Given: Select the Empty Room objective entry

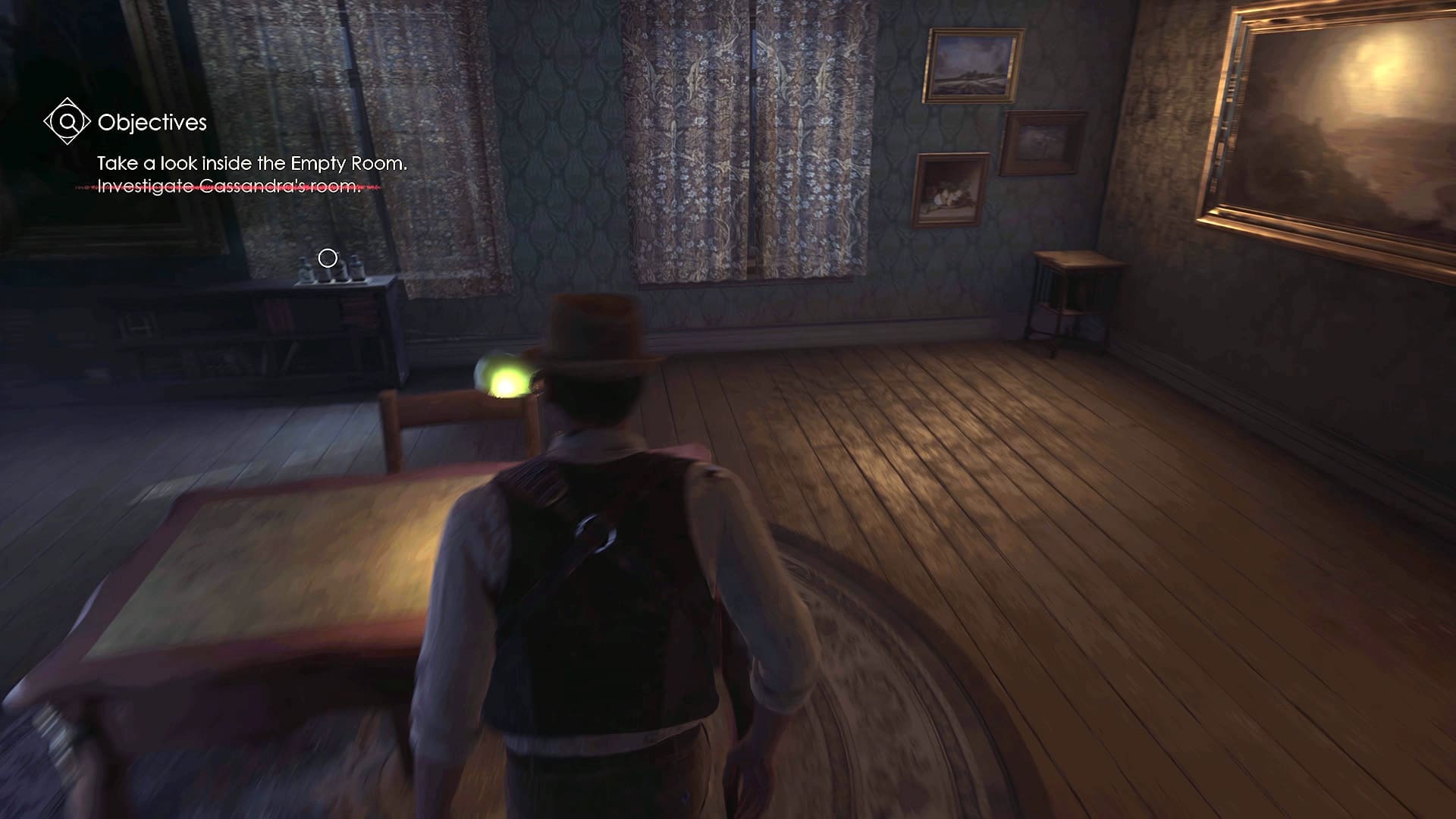Looking at the screenshot, I should 252,163.
